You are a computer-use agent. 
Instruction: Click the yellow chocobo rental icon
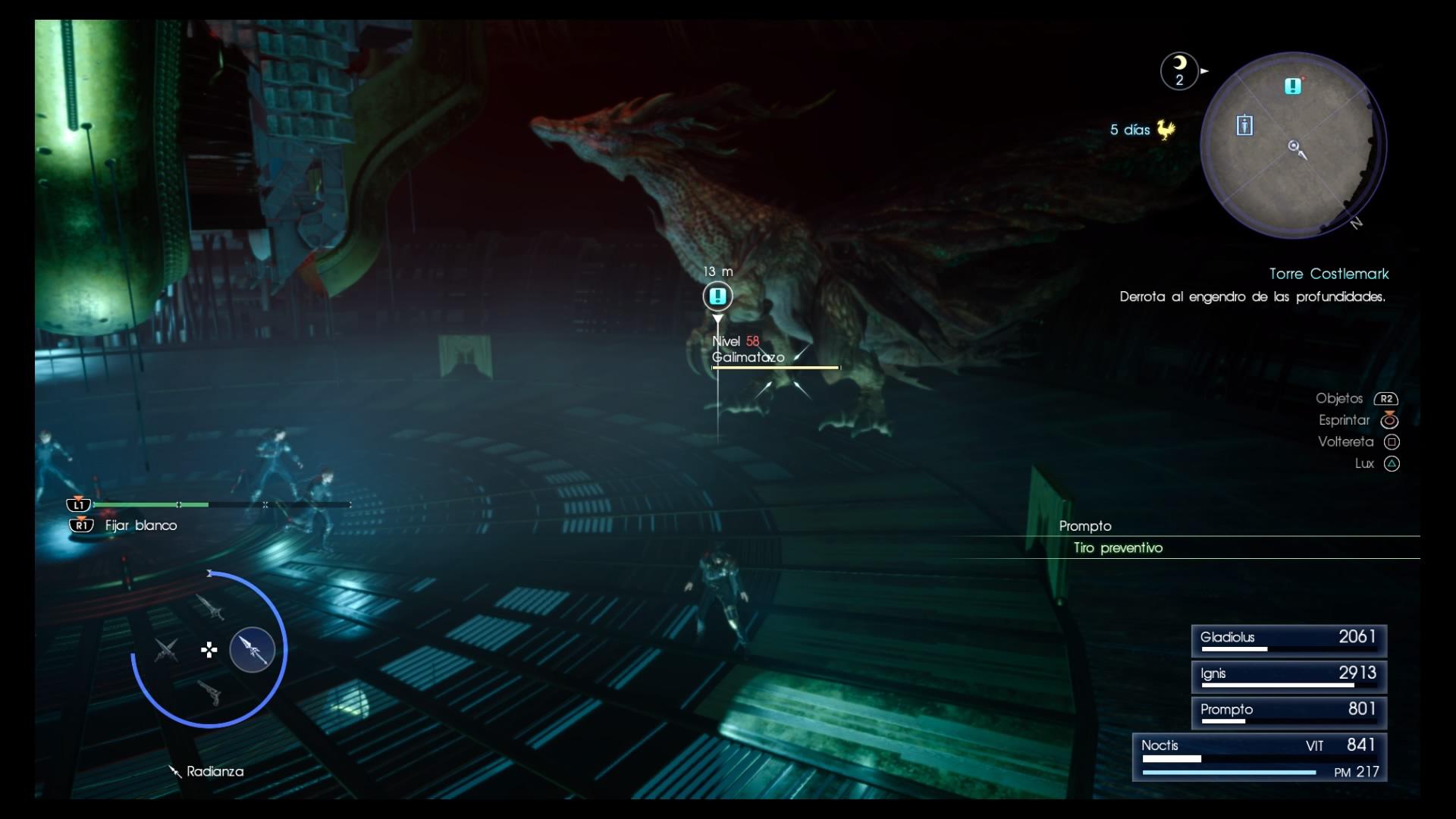(x=1166, y=130)
